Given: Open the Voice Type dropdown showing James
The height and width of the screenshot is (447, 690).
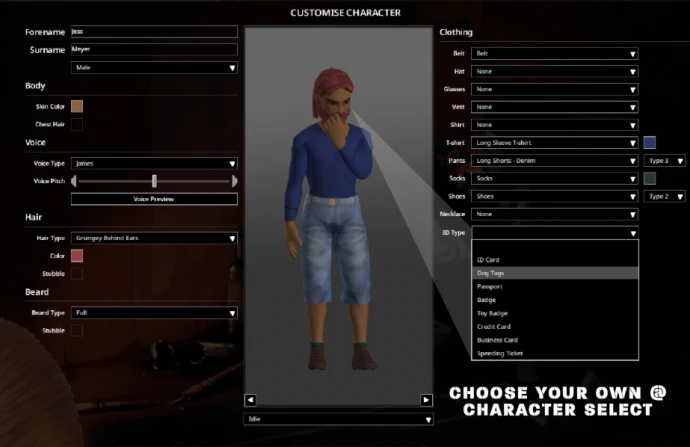Looking at the screenshot, I should point(154,163).
